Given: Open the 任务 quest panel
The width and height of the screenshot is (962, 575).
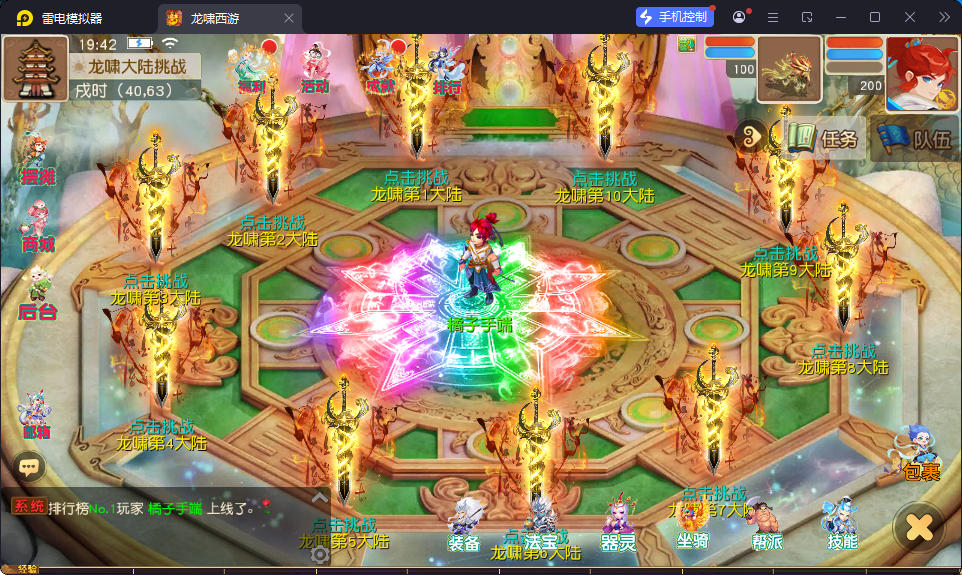Looking at the screenshot, I should pos(823,139).
